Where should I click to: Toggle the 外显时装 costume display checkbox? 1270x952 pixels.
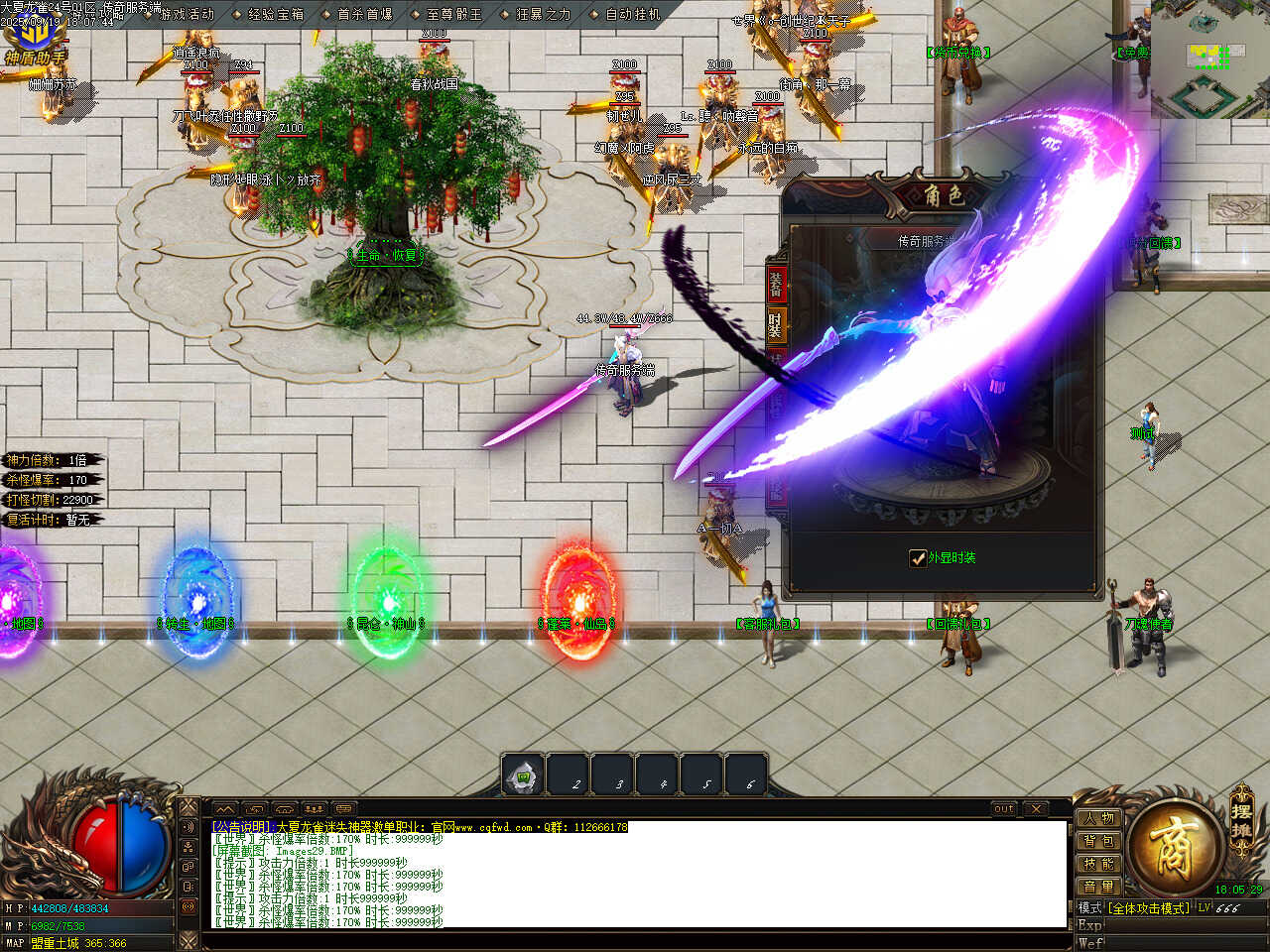click(918, 558)
